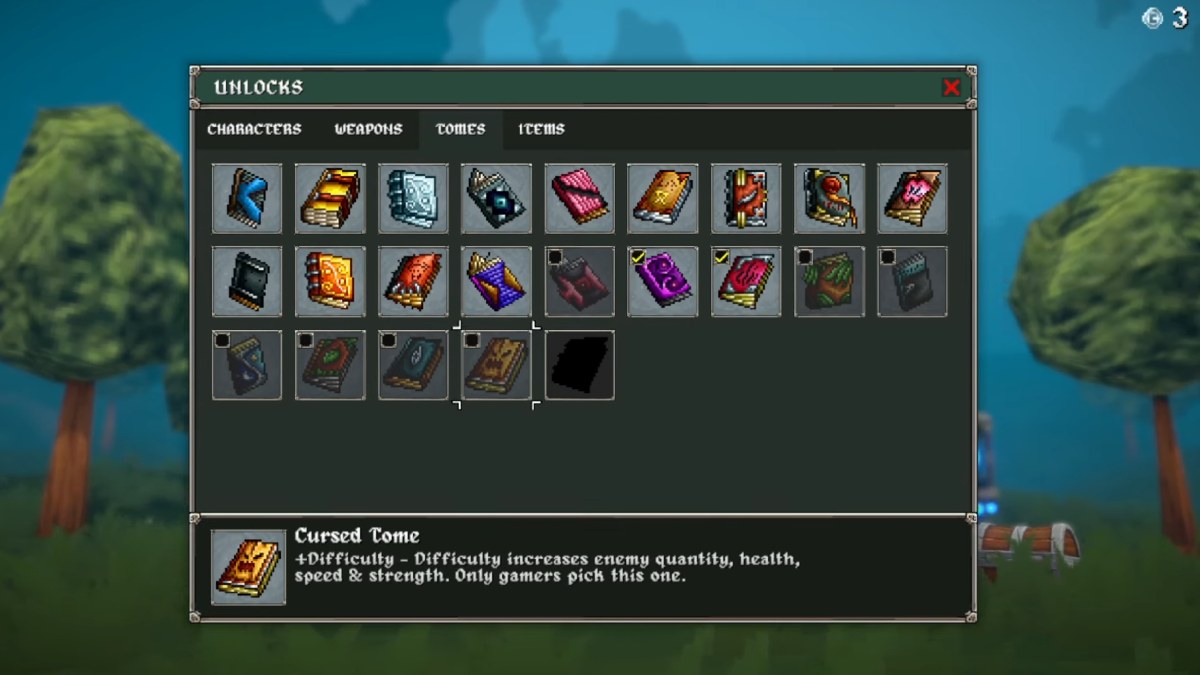Select the plain black tome
The image size is (1200, 675).
(247, 282)
